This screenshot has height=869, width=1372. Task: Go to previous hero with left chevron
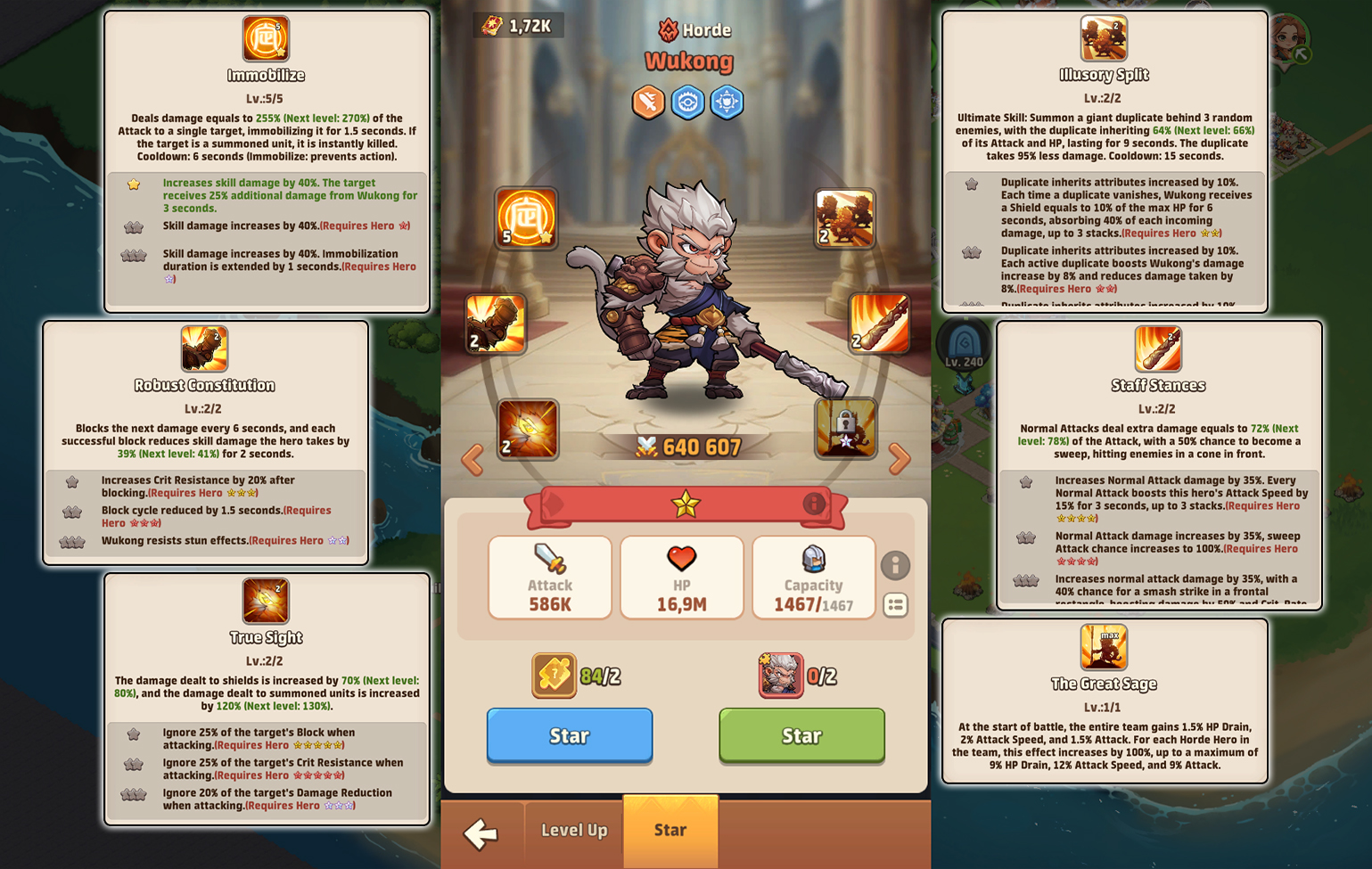[472, 460]
